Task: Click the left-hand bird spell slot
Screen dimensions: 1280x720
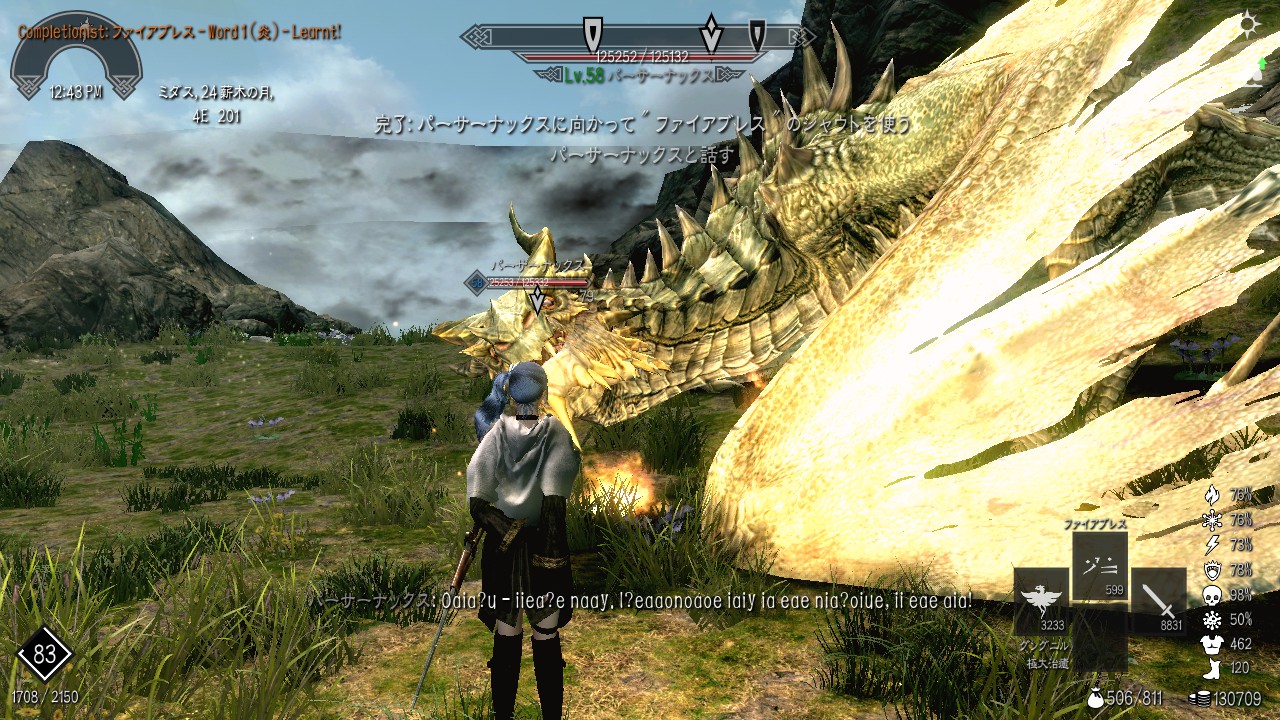Action: pos(1041,601)
